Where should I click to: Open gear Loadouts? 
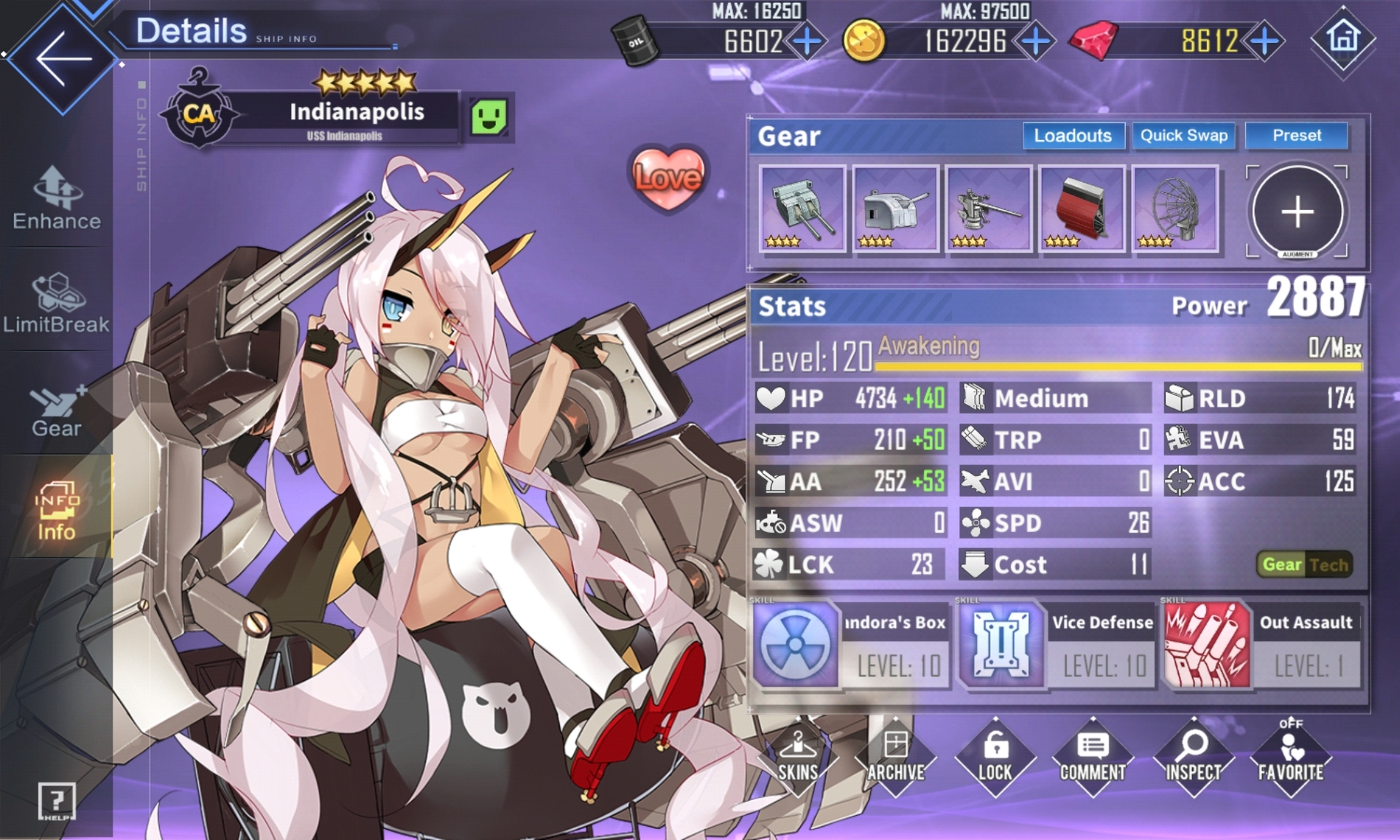pyautogui.click(x=1073, y=136)
